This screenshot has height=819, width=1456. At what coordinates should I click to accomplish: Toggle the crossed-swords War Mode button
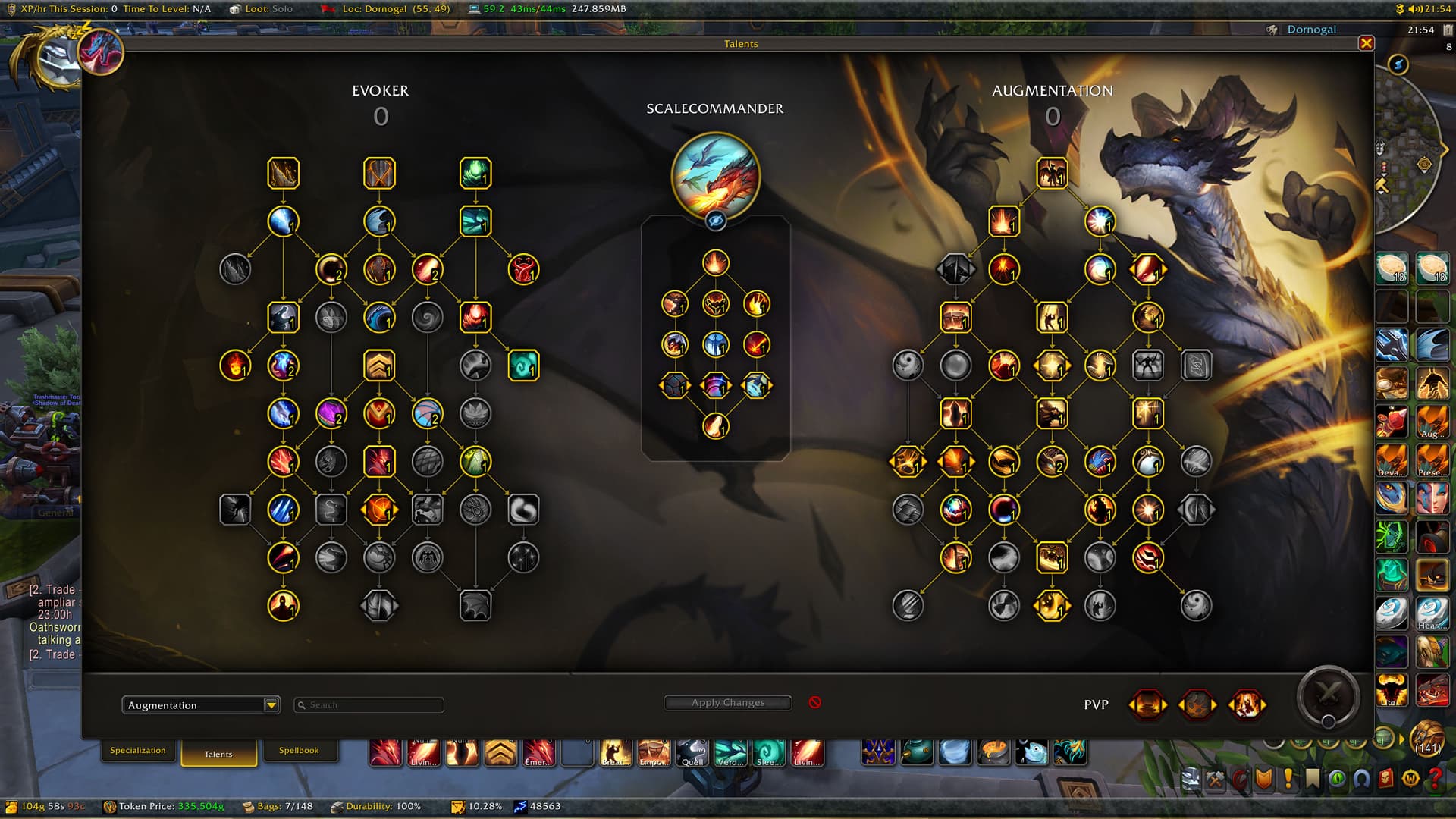tap(1327, 694)
